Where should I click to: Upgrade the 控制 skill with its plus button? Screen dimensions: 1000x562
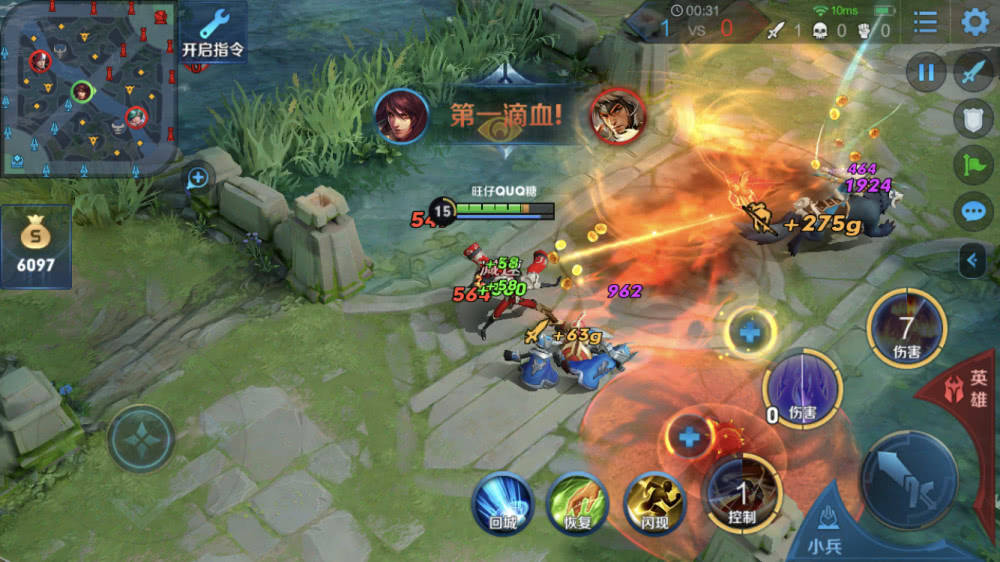click(x=689, y=436)
